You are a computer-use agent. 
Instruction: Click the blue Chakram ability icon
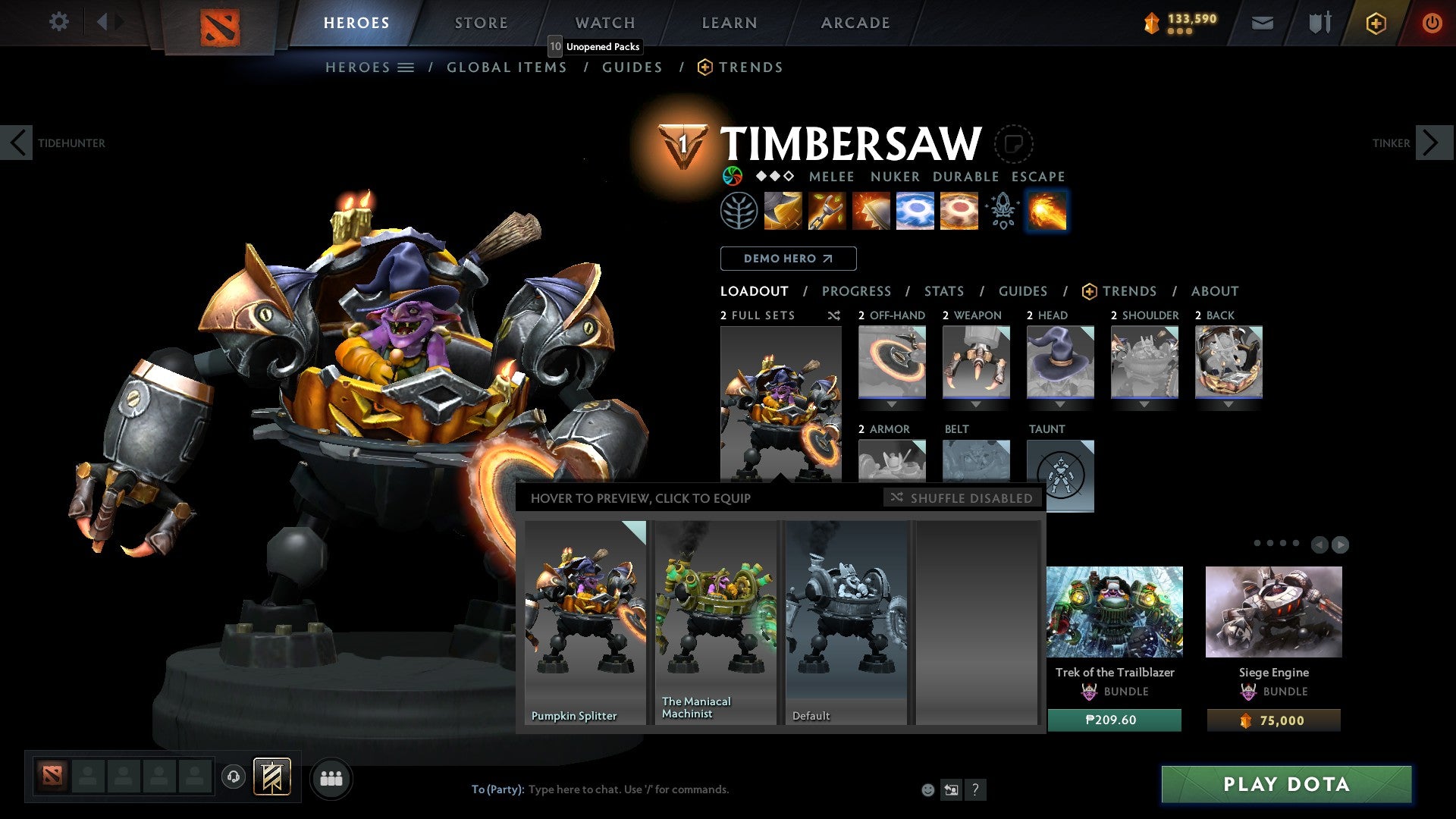[x=915, y=211]
